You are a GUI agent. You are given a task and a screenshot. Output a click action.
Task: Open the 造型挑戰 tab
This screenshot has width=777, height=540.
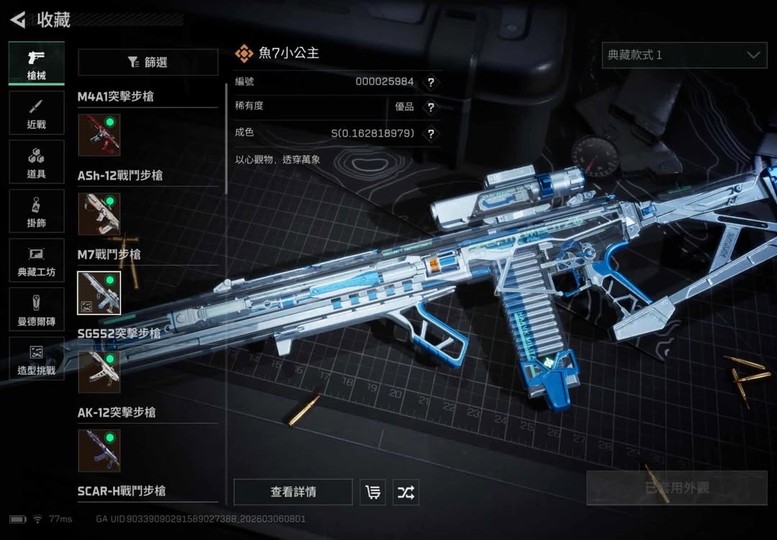(x=37, y=358)
